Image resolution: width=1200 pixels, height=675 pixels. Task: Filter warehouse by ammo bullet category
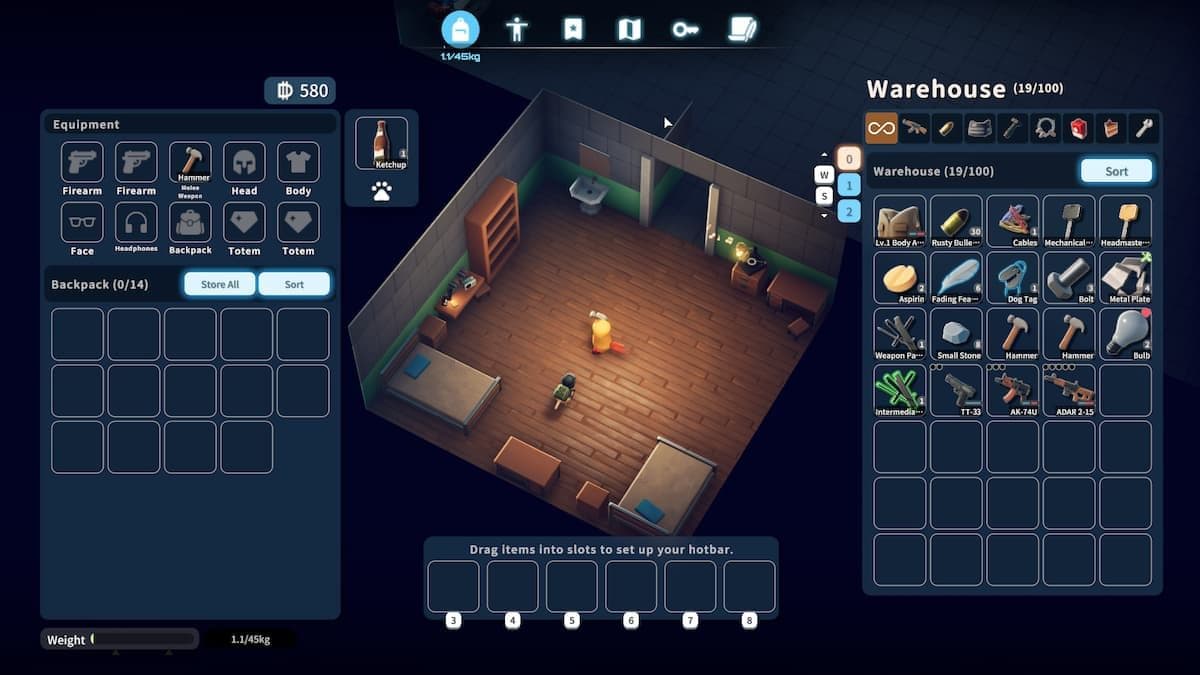point(947,127)
